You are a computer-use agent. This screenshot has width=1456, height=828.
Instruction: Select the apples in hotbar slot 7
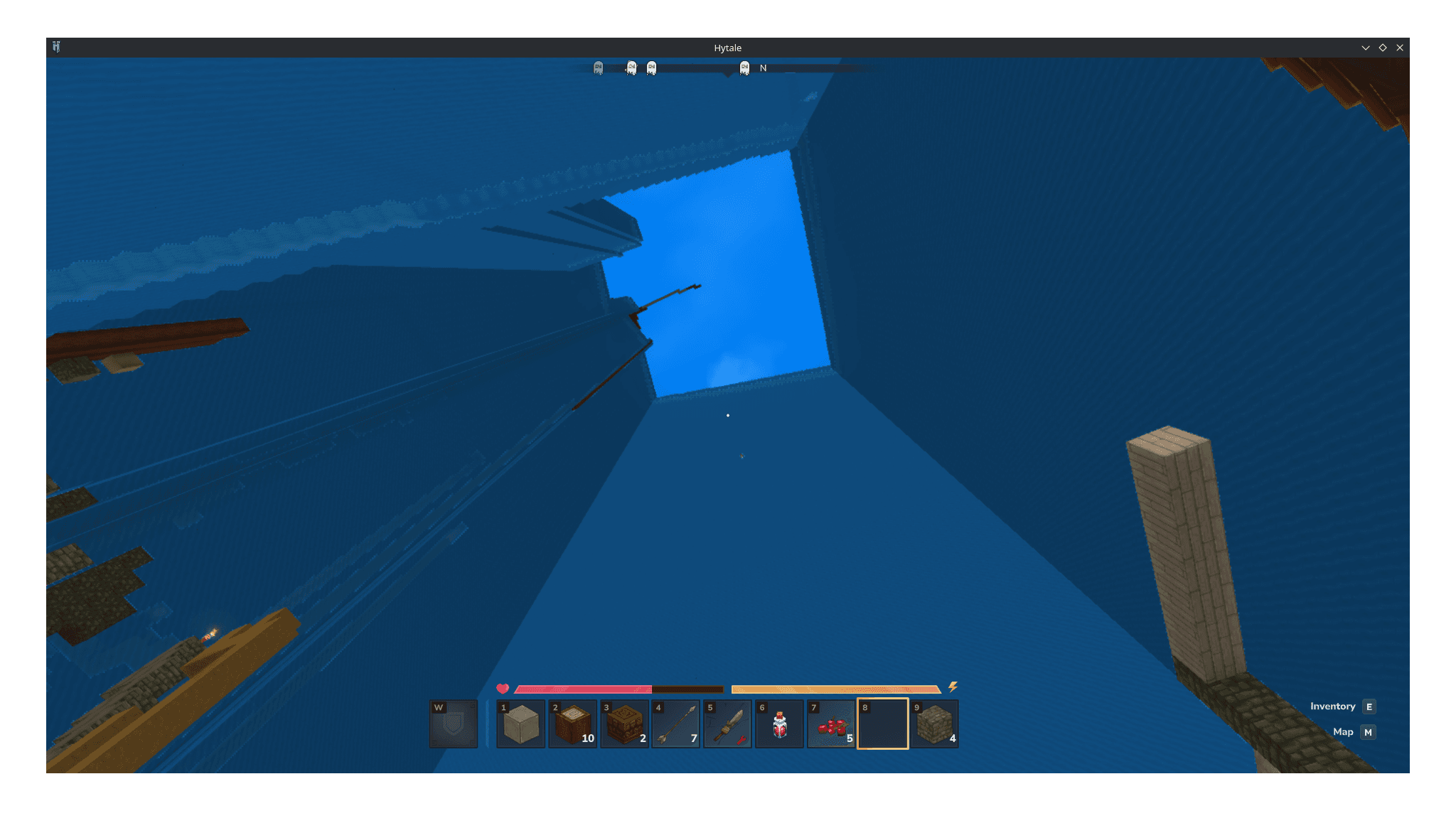(x=830, y=724)
